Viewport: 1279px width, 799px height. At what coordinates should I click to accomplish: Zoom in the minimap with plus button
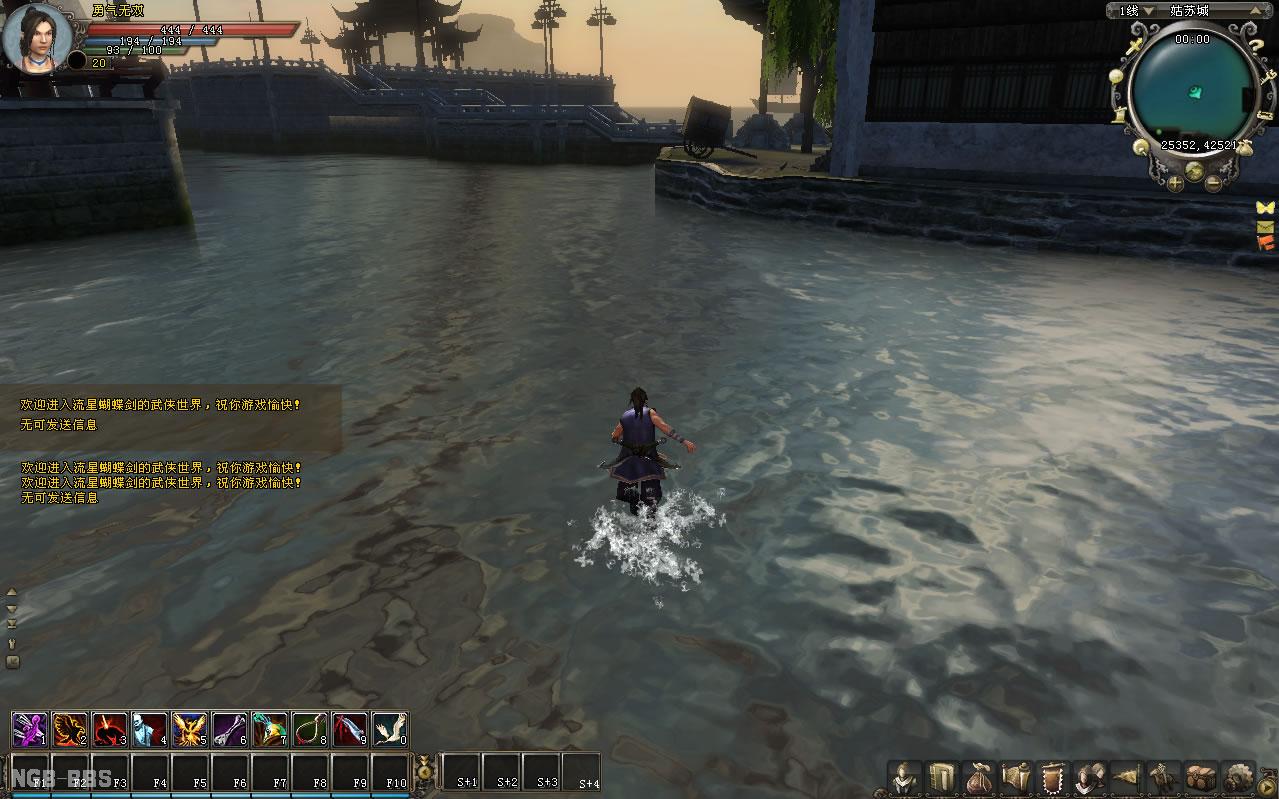[x=1173, y=183]
